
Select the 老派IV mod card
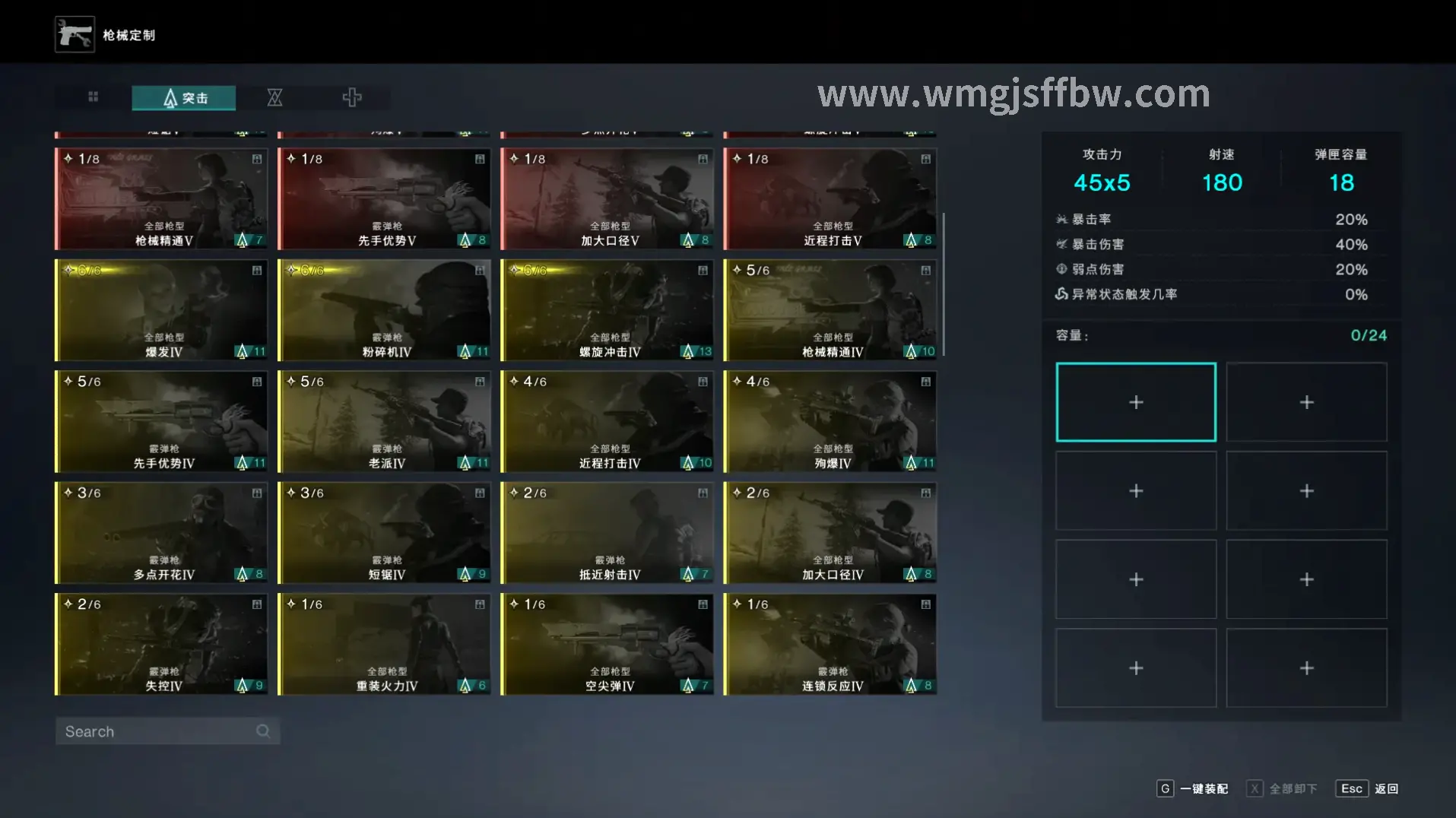384,422
